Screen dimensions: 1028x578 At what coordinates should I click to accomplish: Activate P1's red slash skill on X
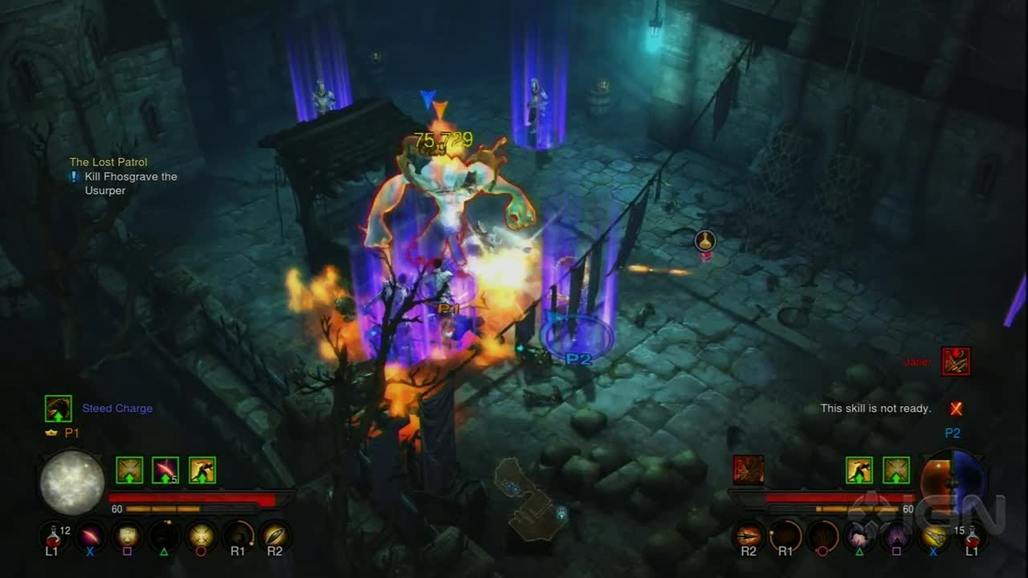click(91, 537)
